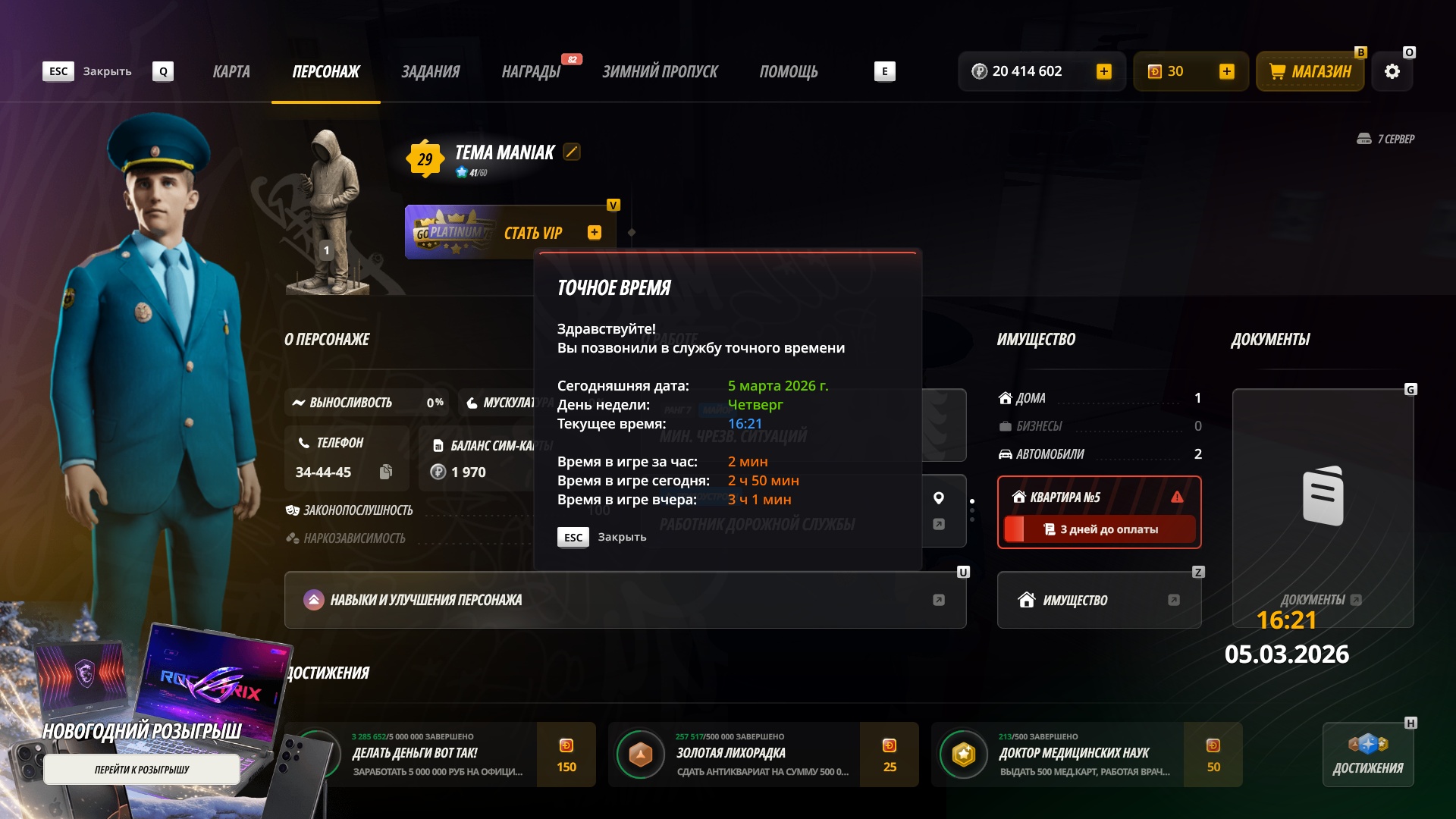Open the Задания tab
Viewport: 1456px width, 819px height.
[x=430, y=72]
